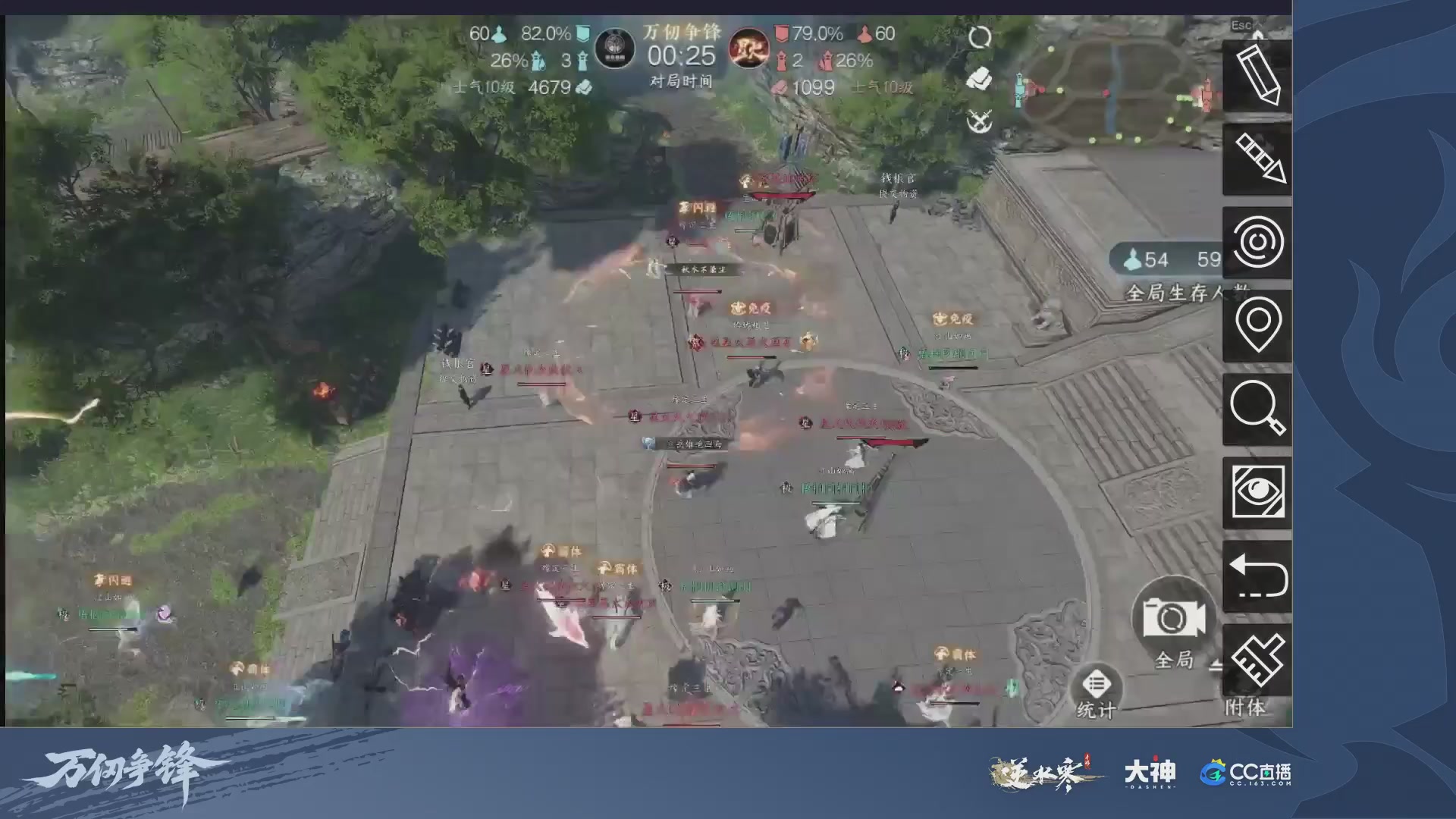Screen dimensions: 1456x819
Task: Click the blue team faction emblem
Action: pos(614,47)
